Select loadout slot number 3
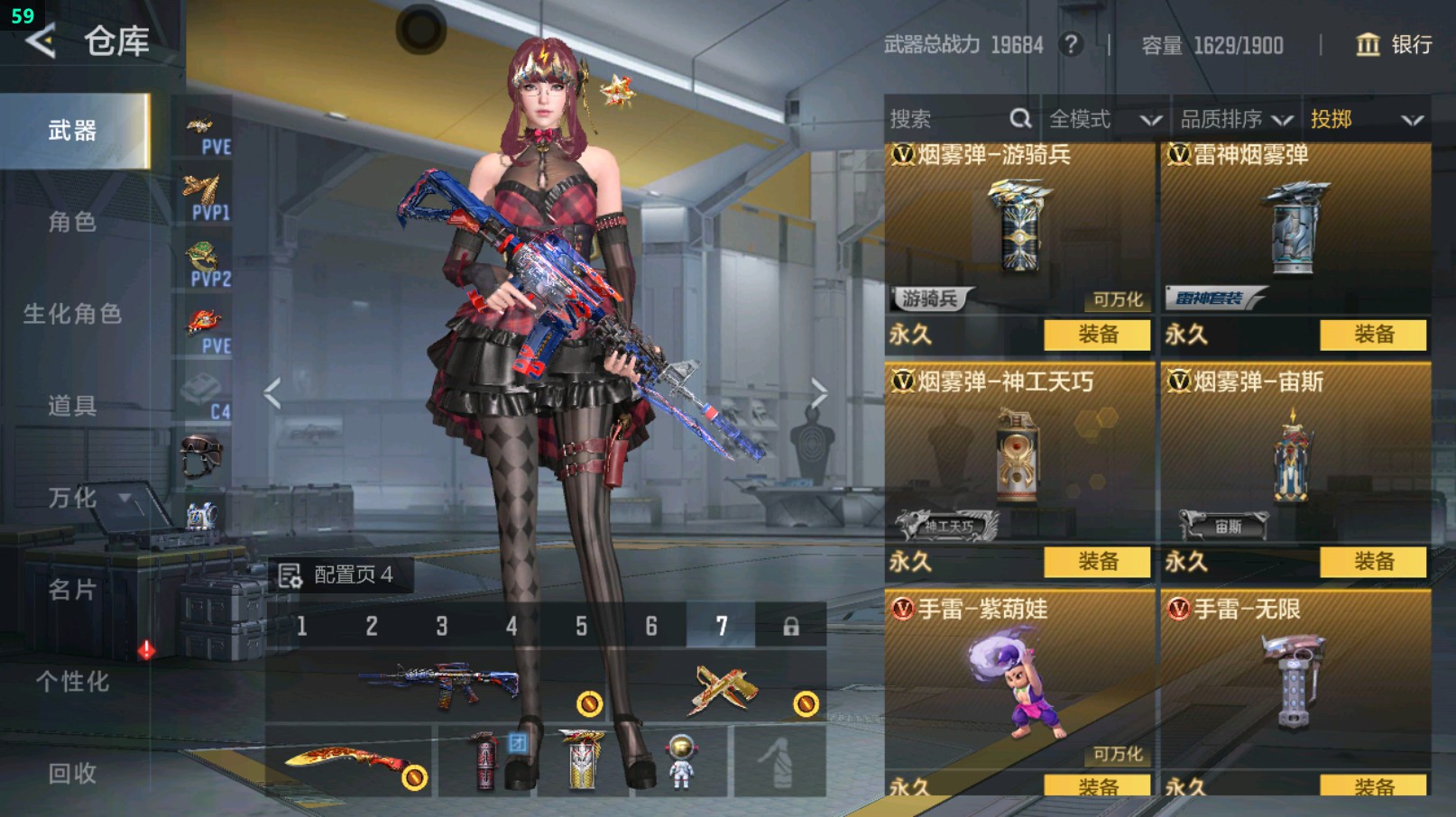The height and width of the screenshot is (817, 1456). 442,626
